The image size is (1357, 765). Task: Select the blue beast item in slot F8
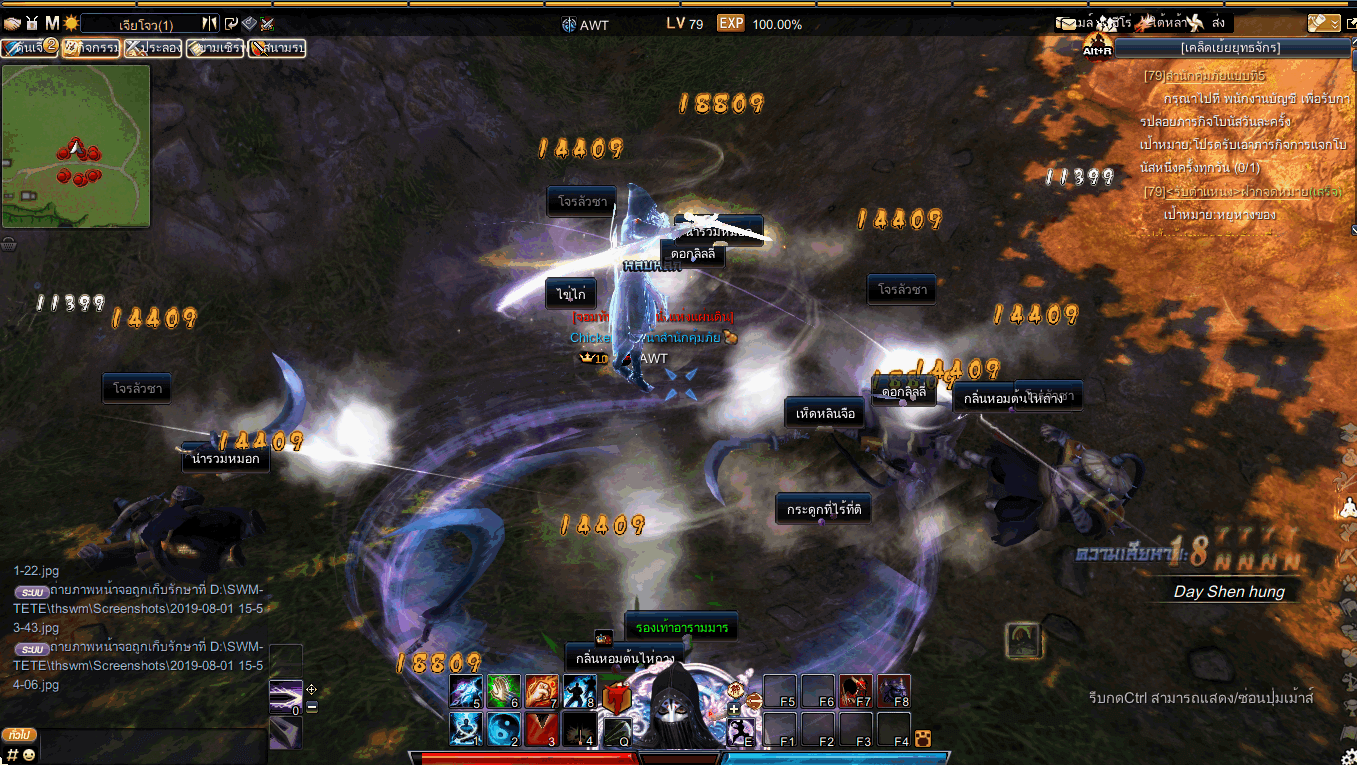[894, 692]
